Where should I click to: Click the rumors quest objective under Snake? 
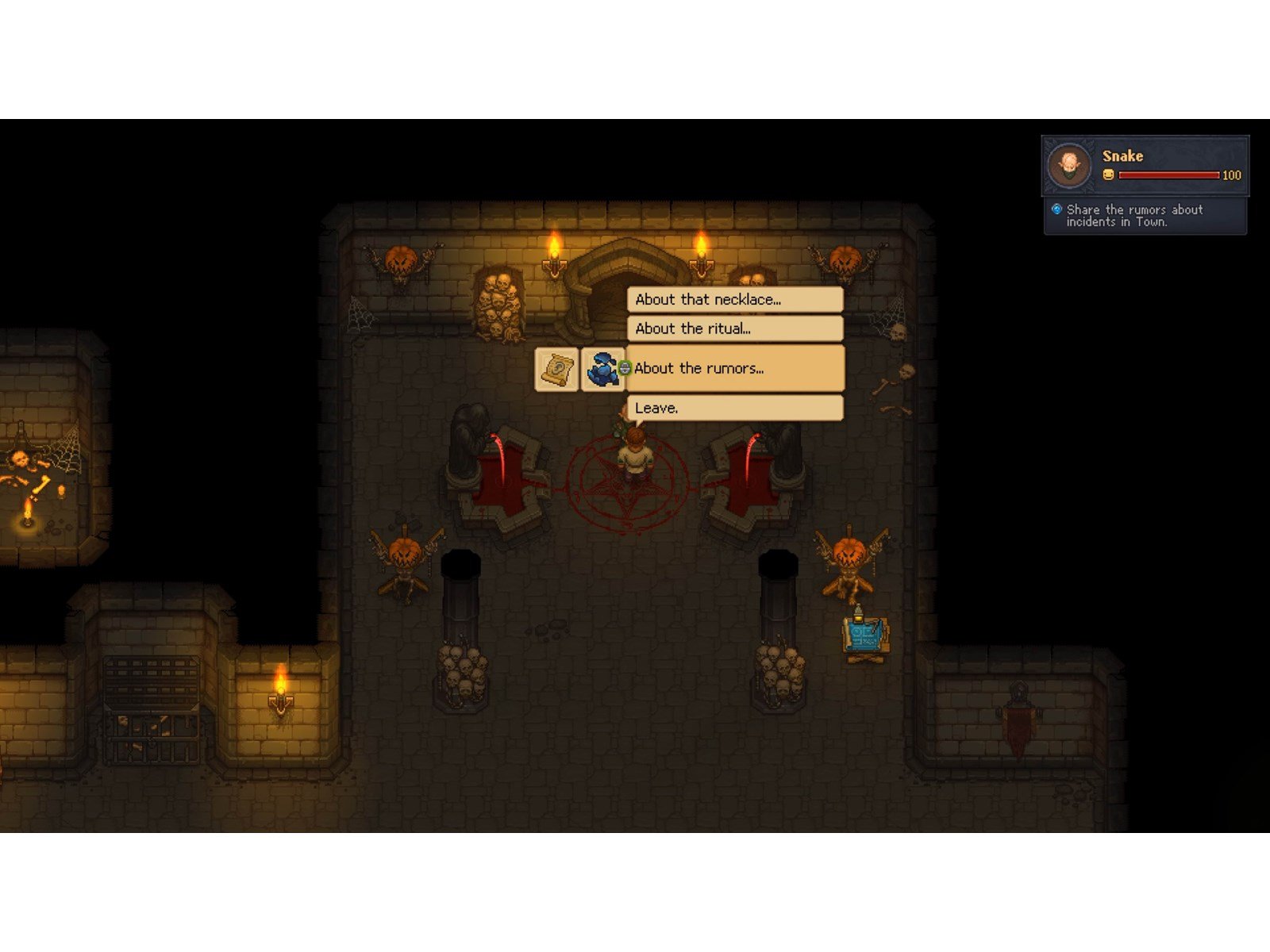click(1133, 215)
